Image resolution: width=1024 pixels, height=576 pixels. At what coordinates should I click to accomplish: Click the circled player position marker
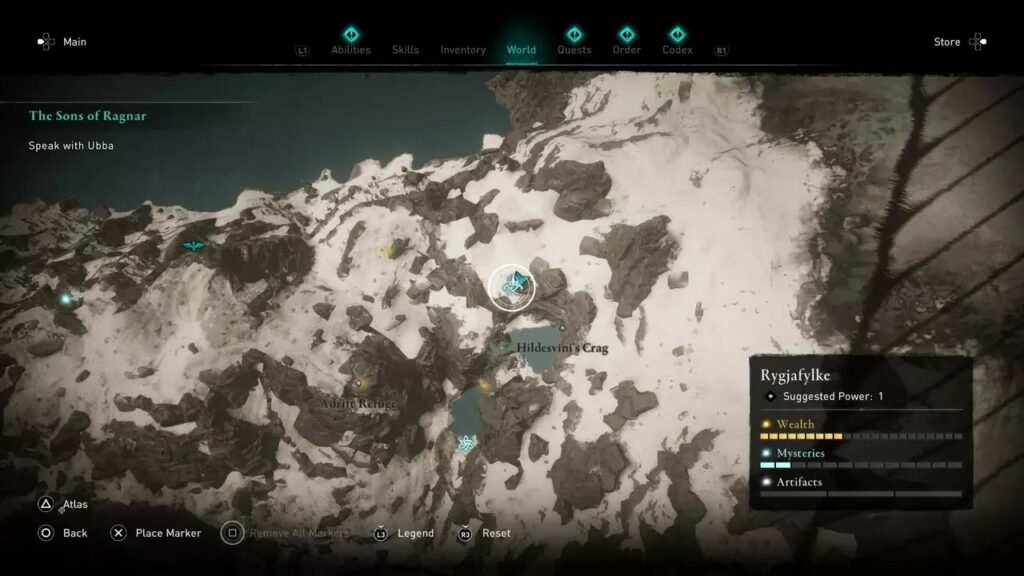[x=513, y=287]
